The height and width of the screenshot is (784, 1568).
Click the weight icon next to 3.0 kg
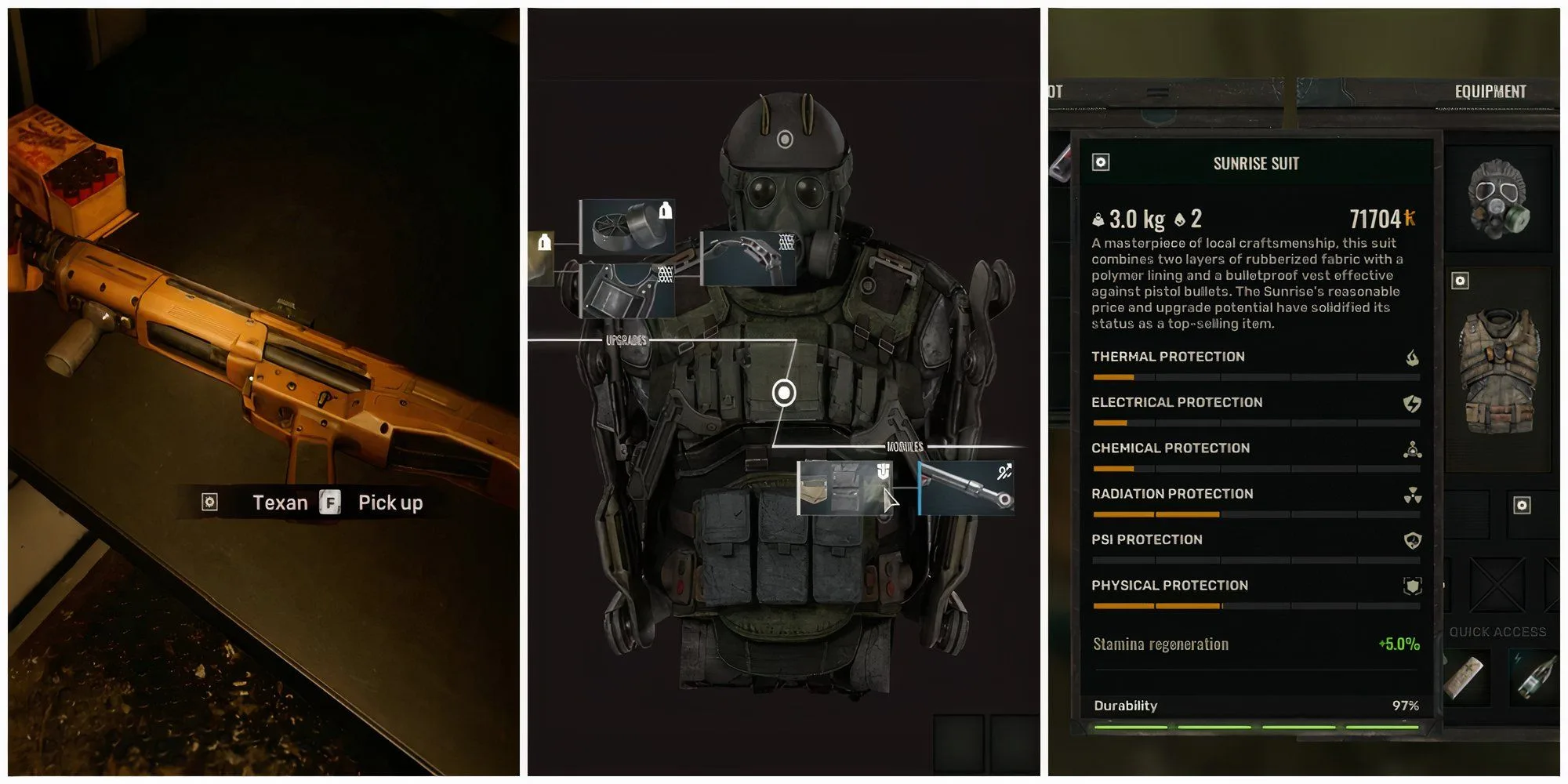[x=1098, y=218]
